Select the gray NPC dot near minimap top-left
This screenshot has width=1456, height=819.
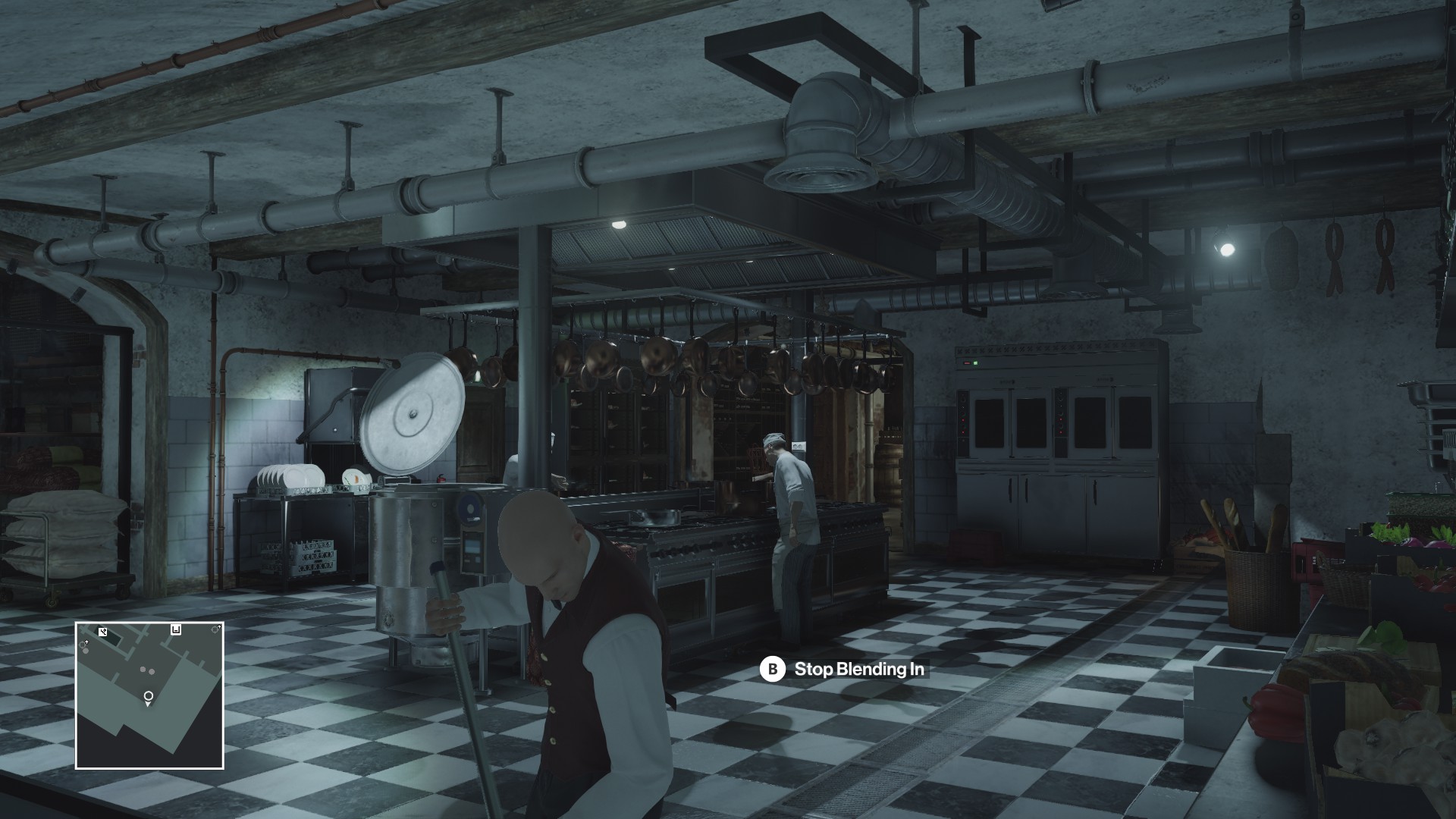pos(86,651)
